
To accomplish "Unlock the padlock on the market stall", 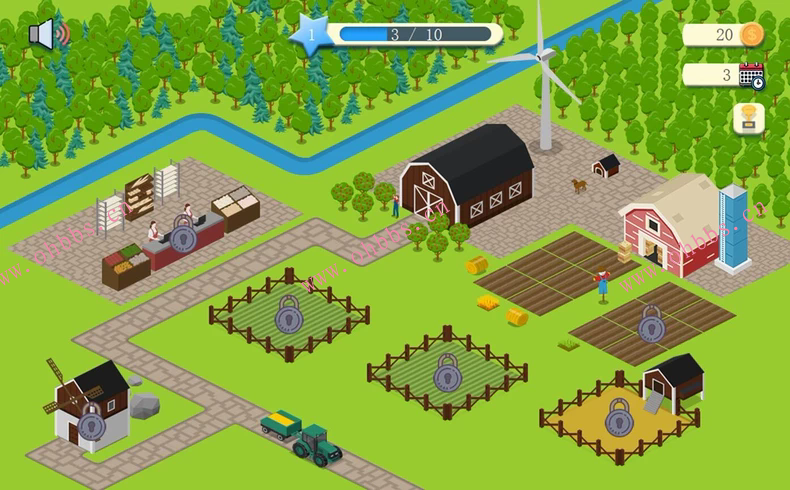I will click(x=183, y=235).
